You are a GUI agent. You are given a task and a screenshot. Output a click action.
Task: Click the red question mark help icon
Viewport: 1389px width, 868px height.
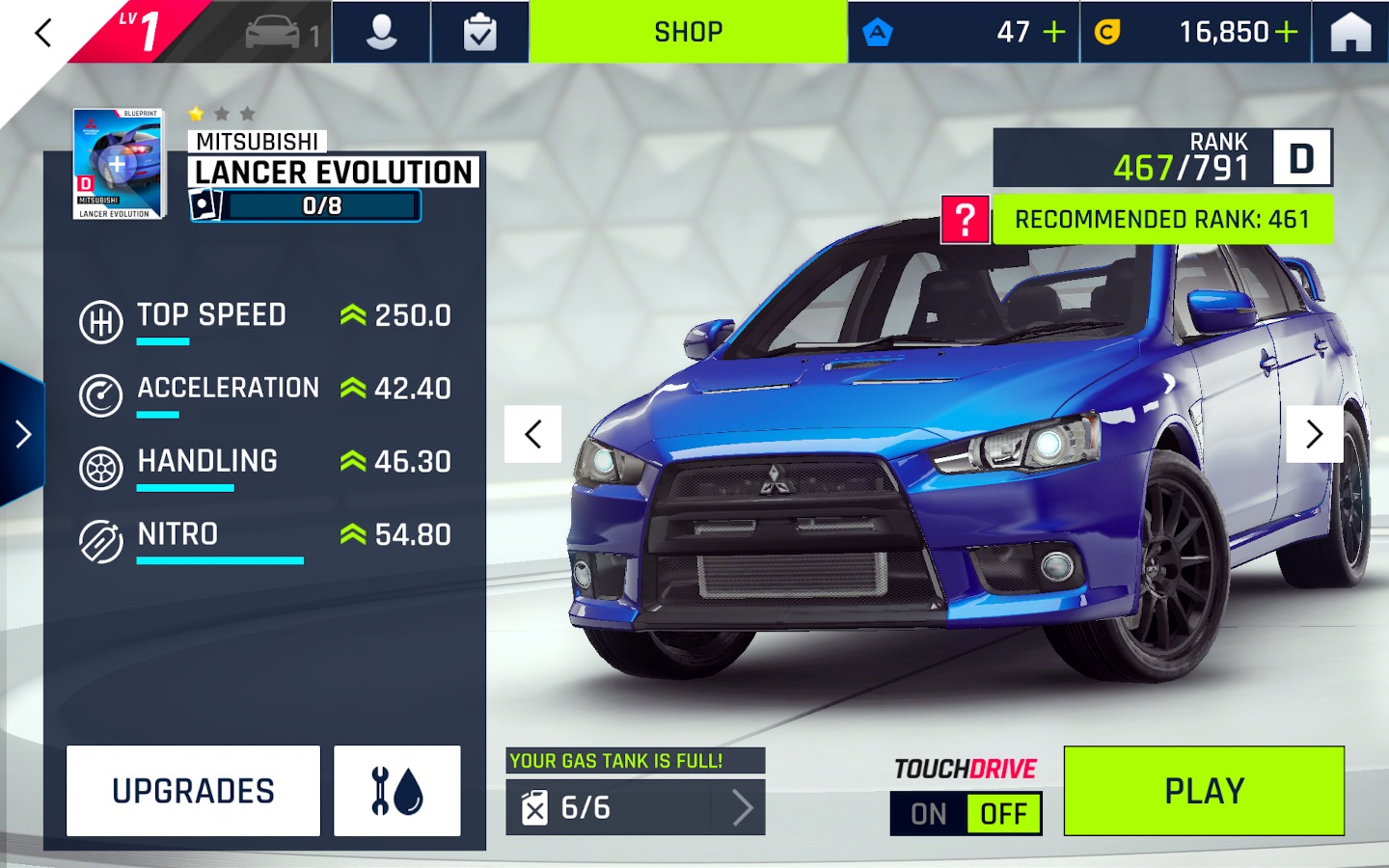coord(966,220)
